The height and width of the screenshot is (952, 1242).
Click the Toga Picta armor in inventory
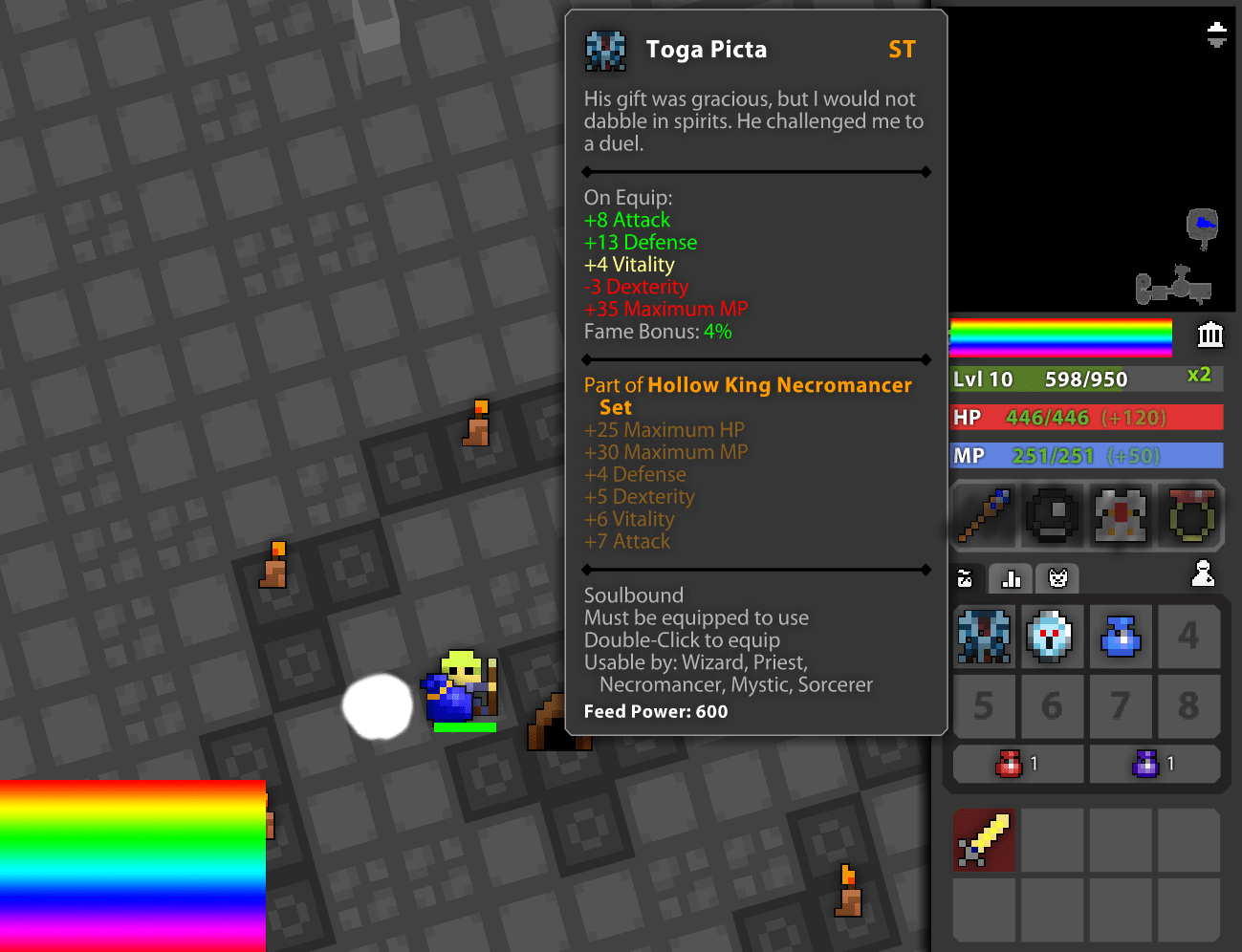click(983, 637)
